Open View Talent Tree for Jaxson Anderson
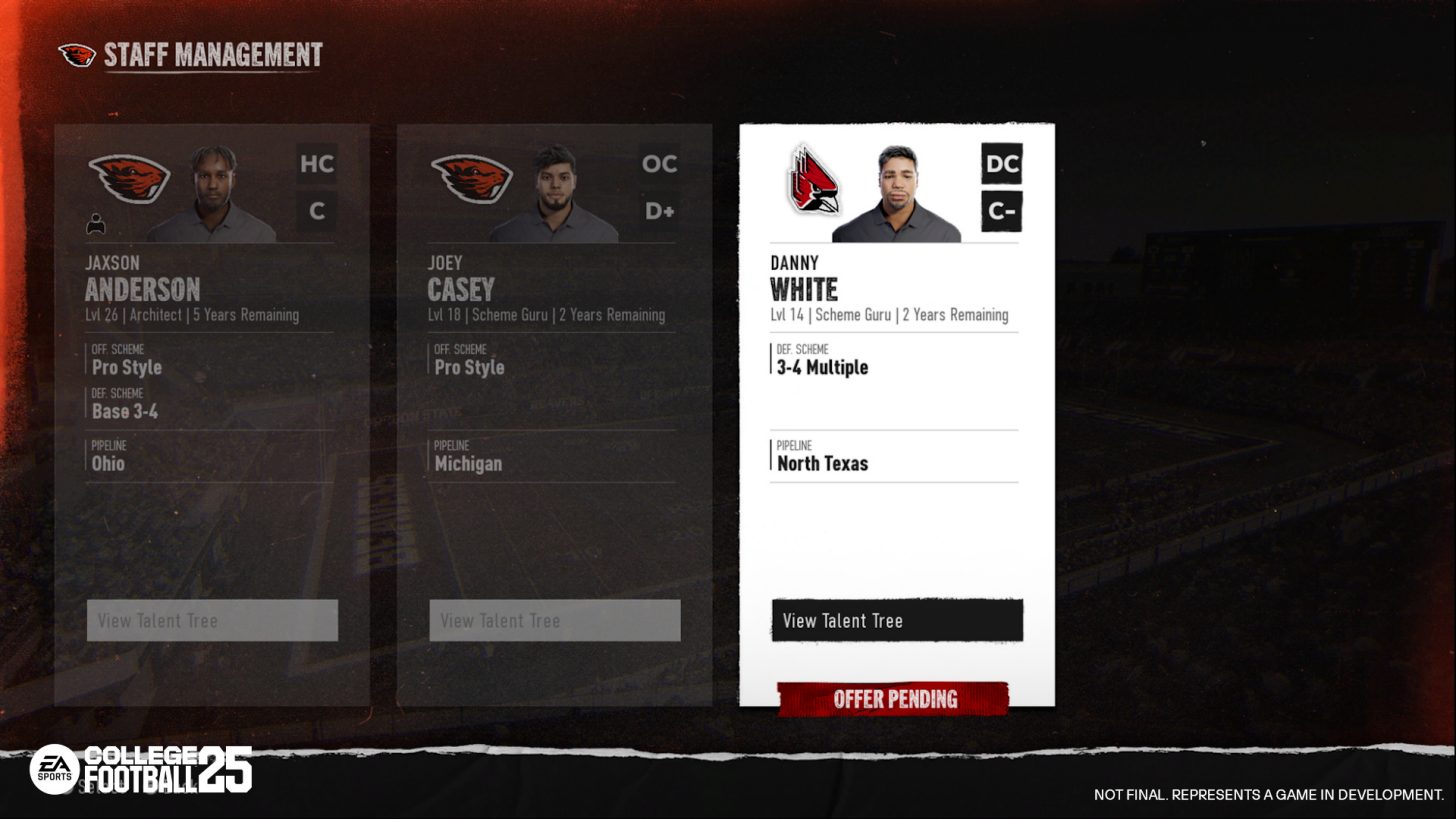Image resolution: width=1456 pixels, height=819 pixels. pyautogui.click(x=212, y=620)
